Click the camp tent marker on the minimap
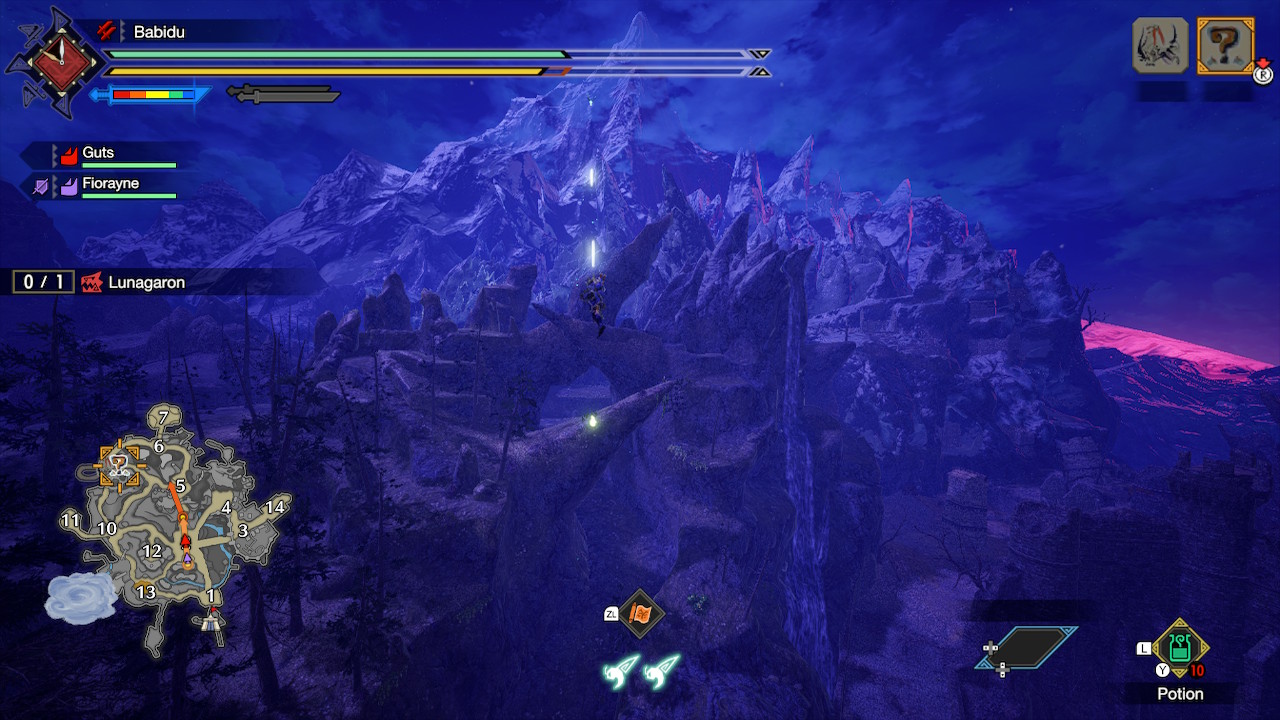 [x=210, y=622]
